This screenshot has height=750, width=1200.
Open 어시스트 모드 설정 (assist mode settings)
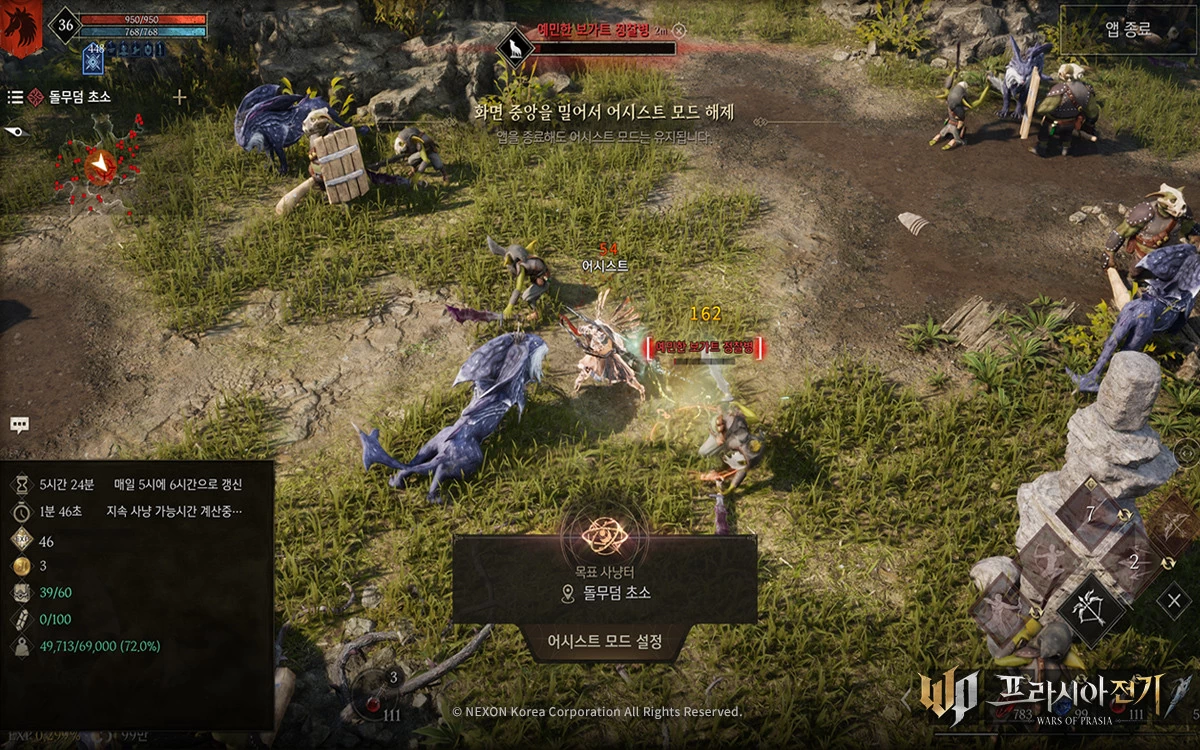click(605, 642)
